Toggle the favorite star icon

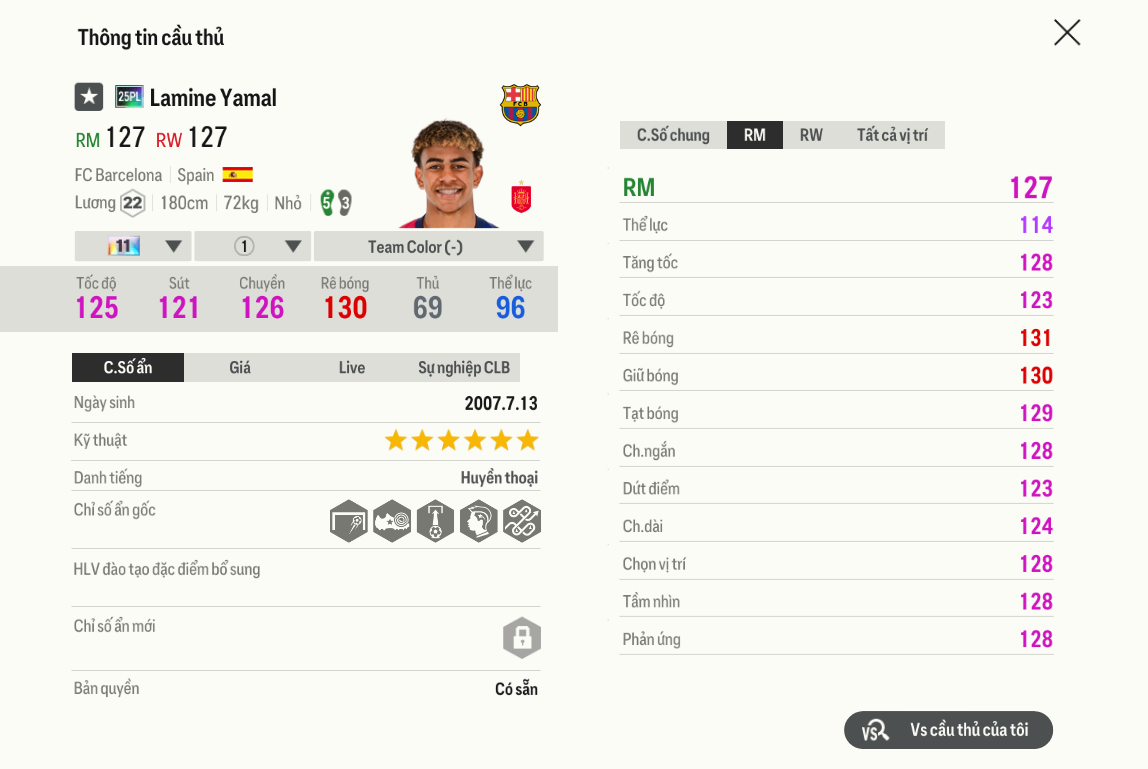click(x=89, y=97)
